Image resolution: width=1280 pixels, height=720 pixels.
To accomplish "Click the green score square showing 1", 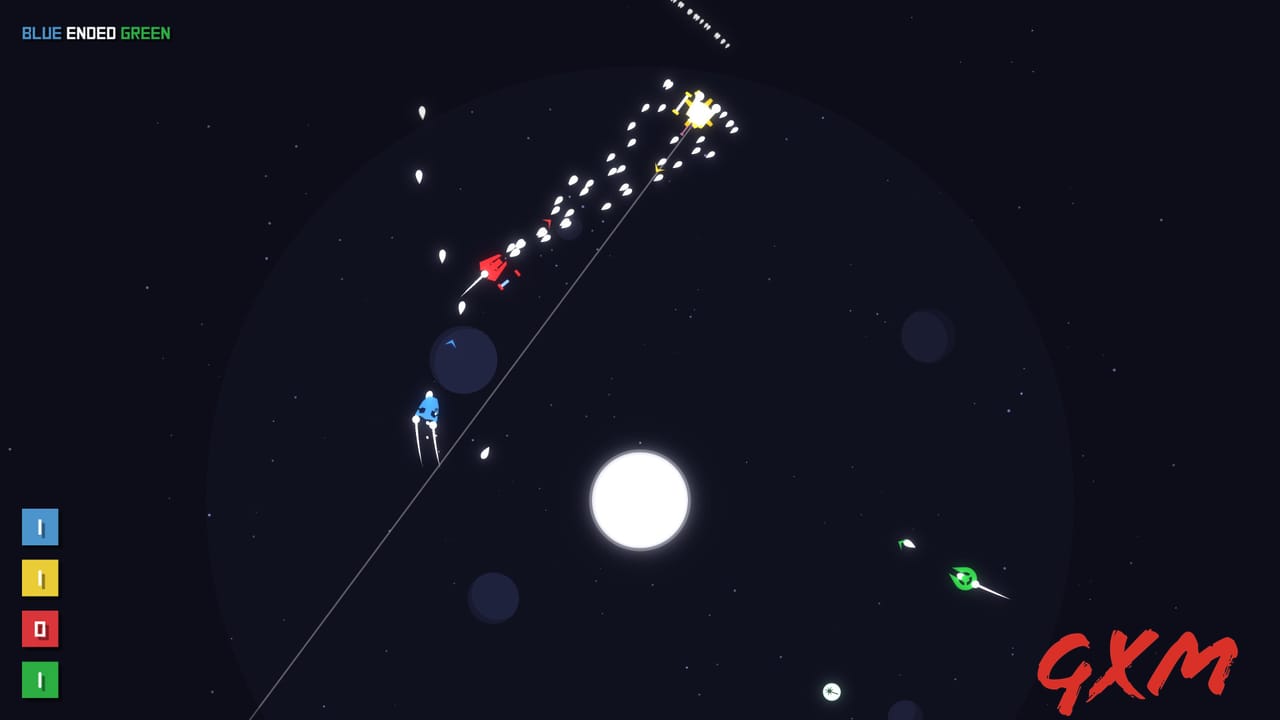I will 40,681.
